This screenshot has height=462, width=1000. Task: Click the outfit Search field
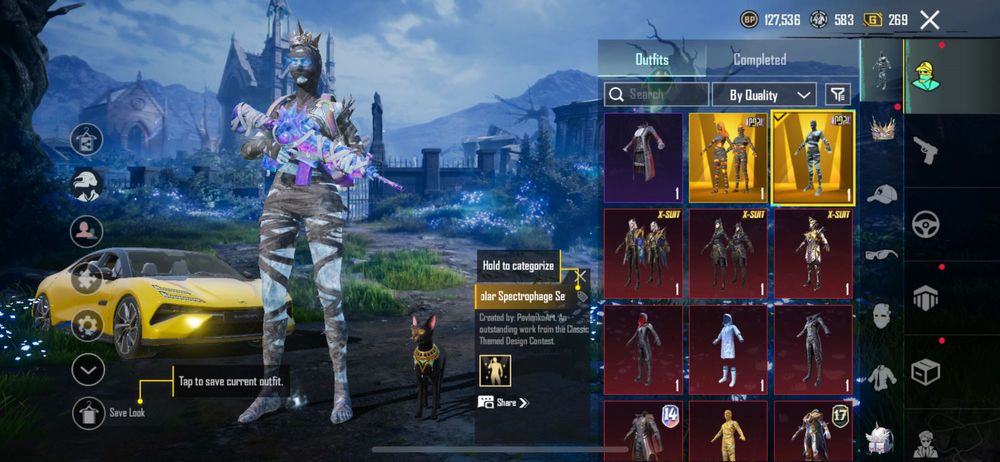pos(656,94)
